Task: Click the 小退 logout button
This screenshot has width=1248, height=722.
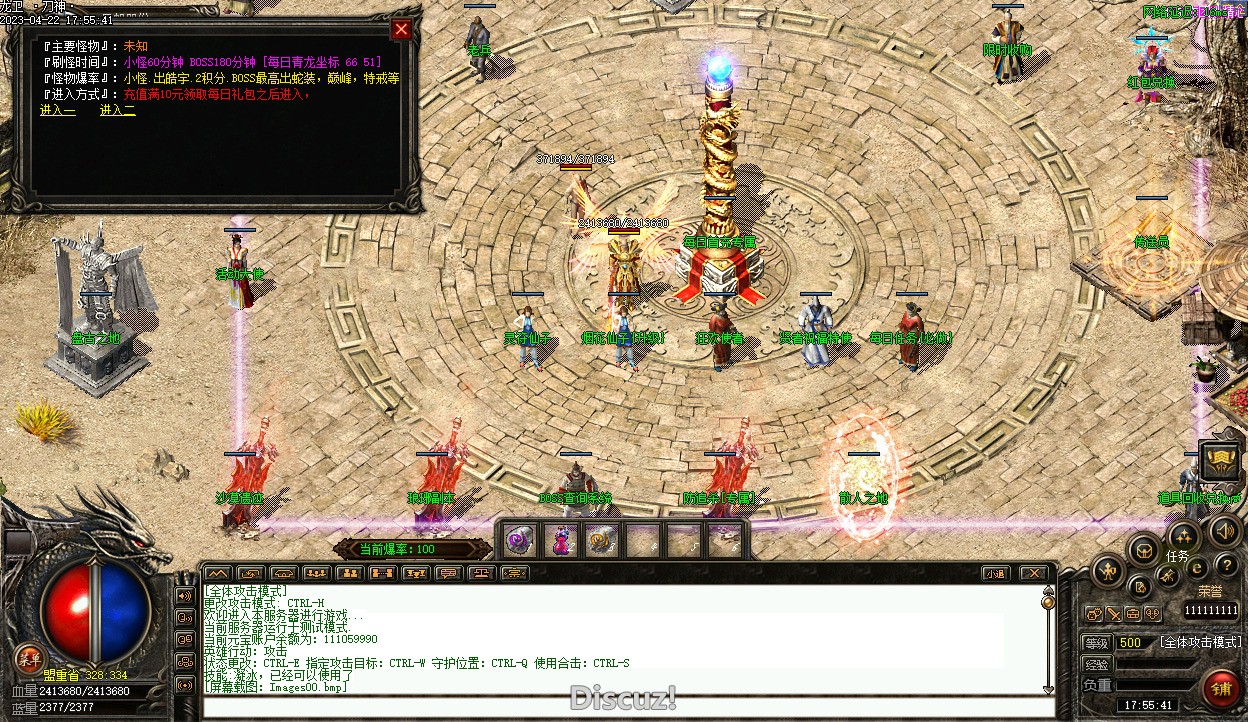Action: pyautogui.click(x=994, y=573)
